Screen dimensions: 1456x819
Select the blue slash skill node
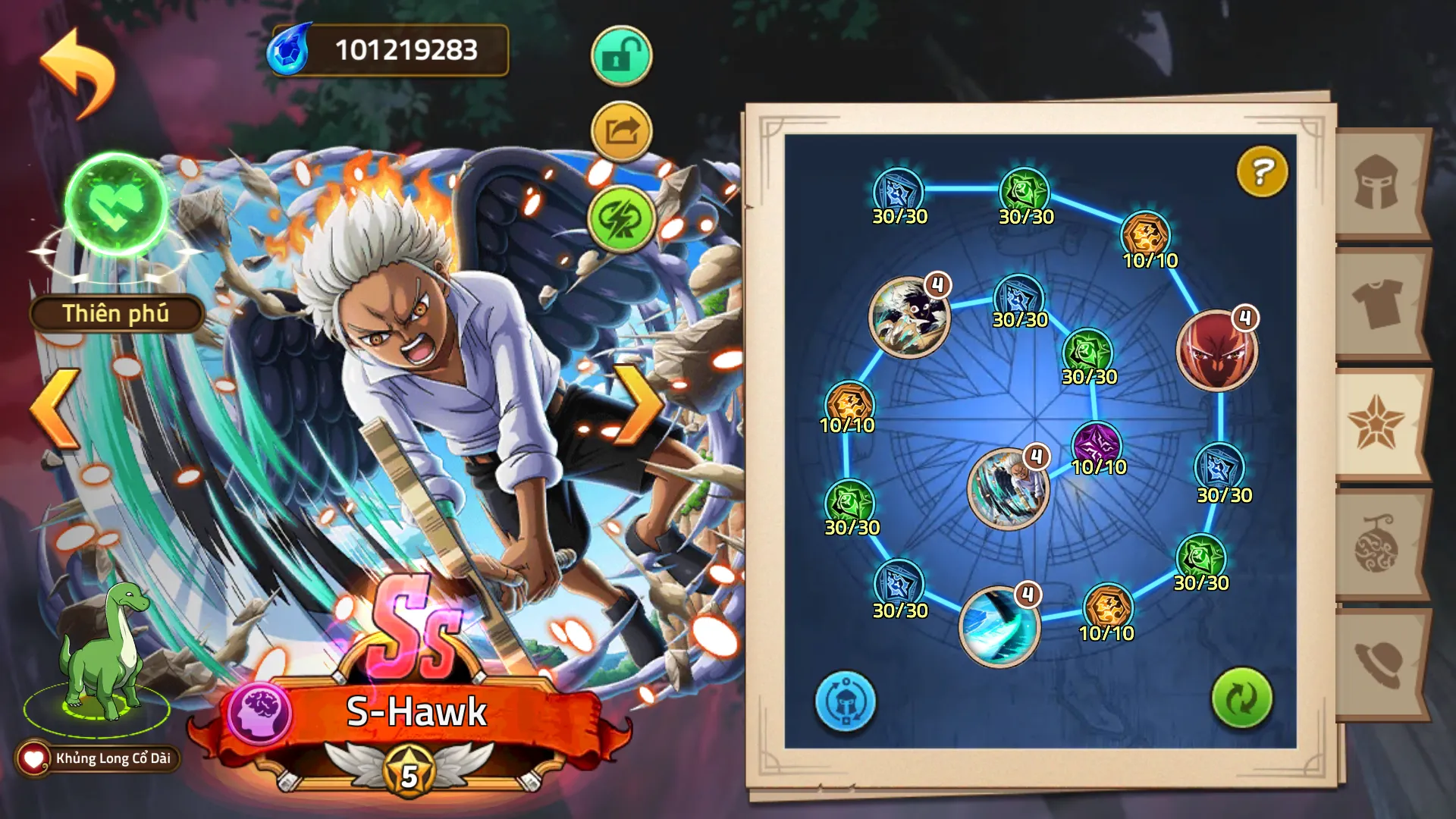(x=998, y=626)
